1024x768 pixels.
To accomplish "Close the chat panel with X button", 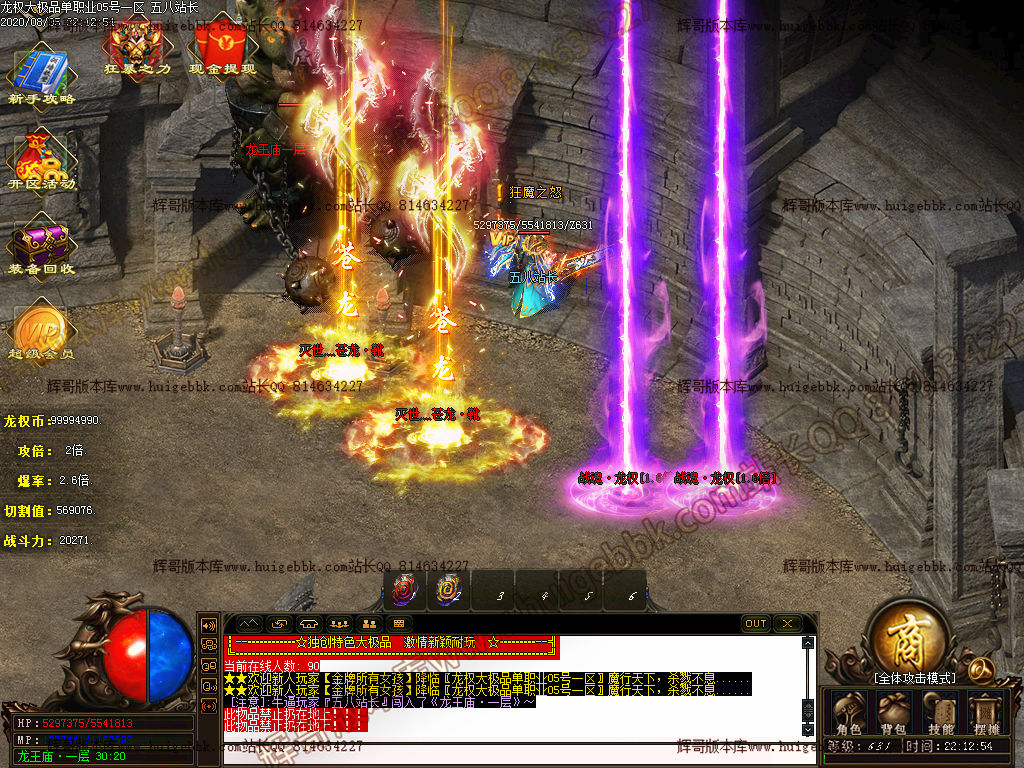I will click(x=788, y=624).
